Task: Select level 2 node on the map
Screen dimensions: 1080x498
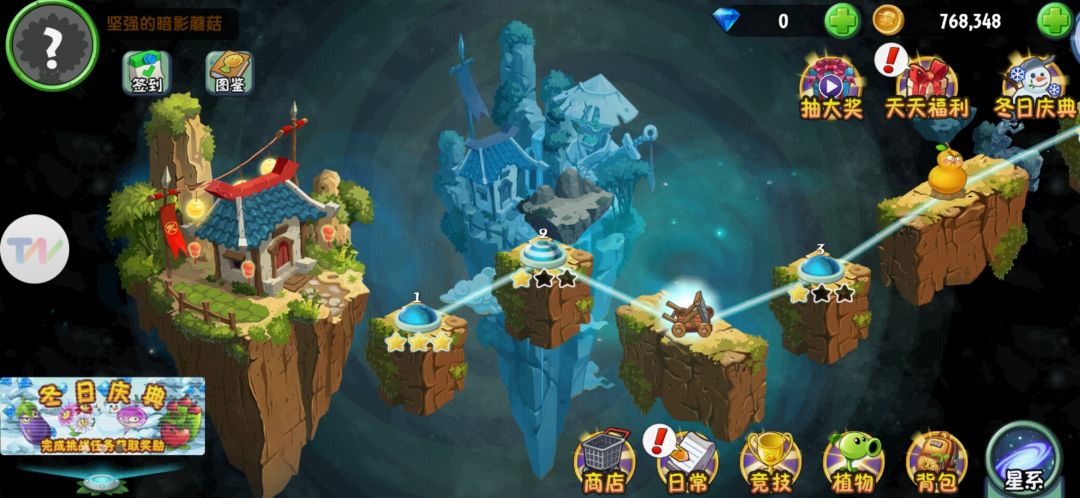Action: pos(542,254)
